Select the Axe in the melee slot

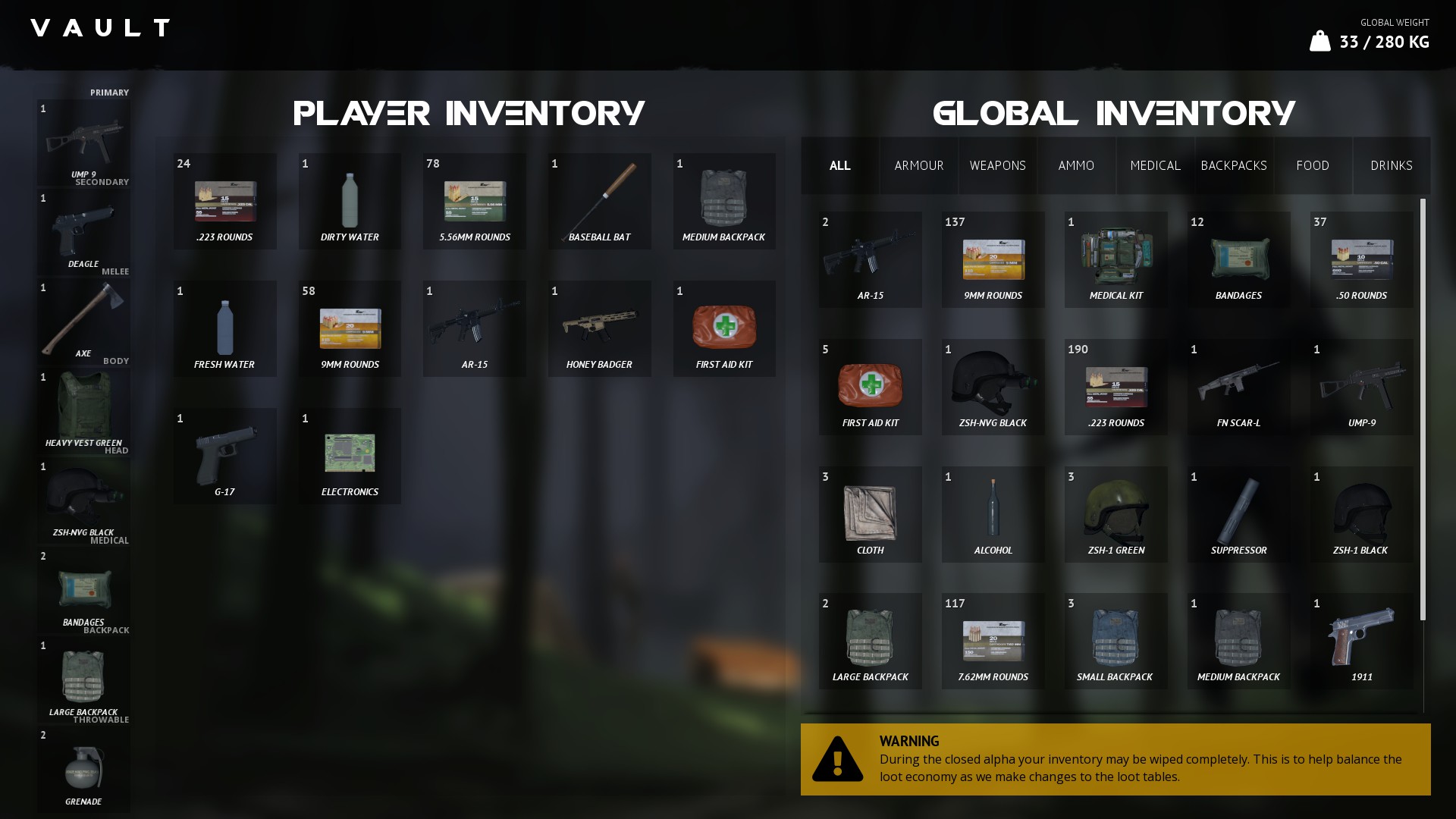83,318
